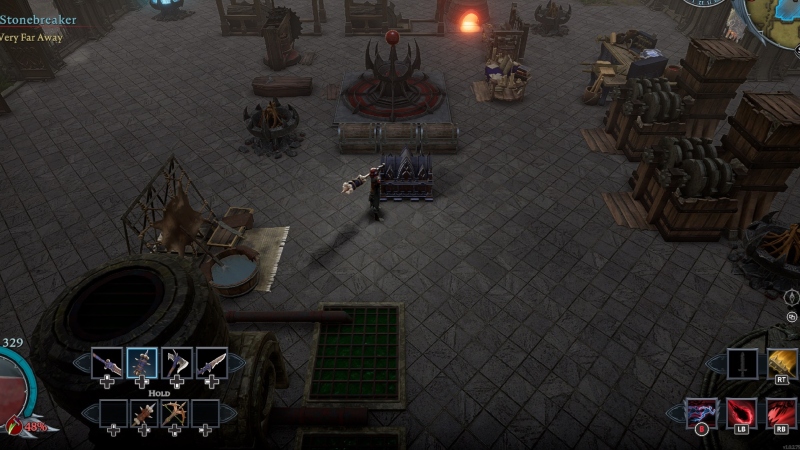The width and height of the screenshot is (800, 450).
Task: Use the blue lightning dash ability
Action: coord(702,413)
